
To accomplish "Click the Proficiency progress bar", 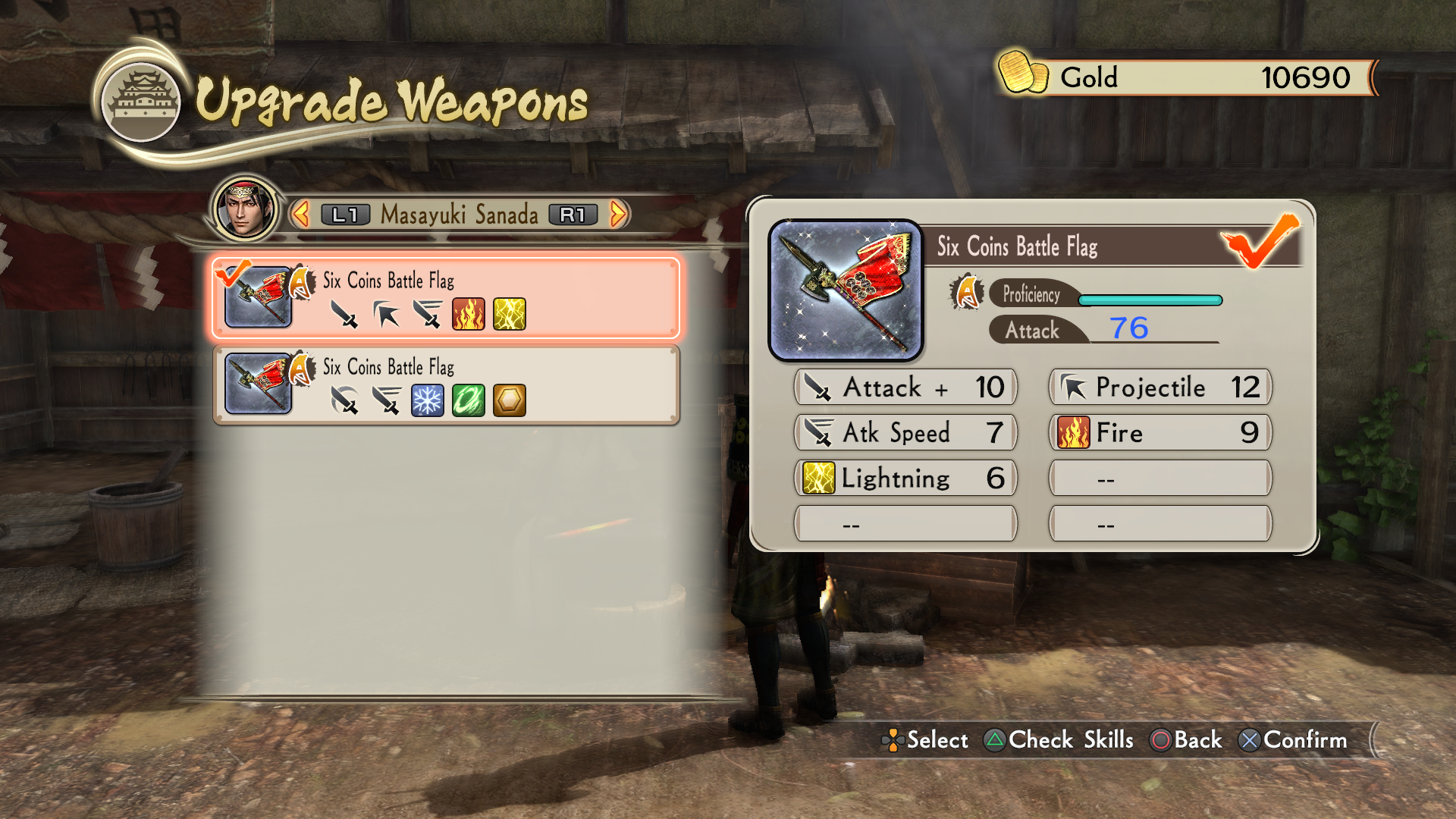I will point(1150,300).
